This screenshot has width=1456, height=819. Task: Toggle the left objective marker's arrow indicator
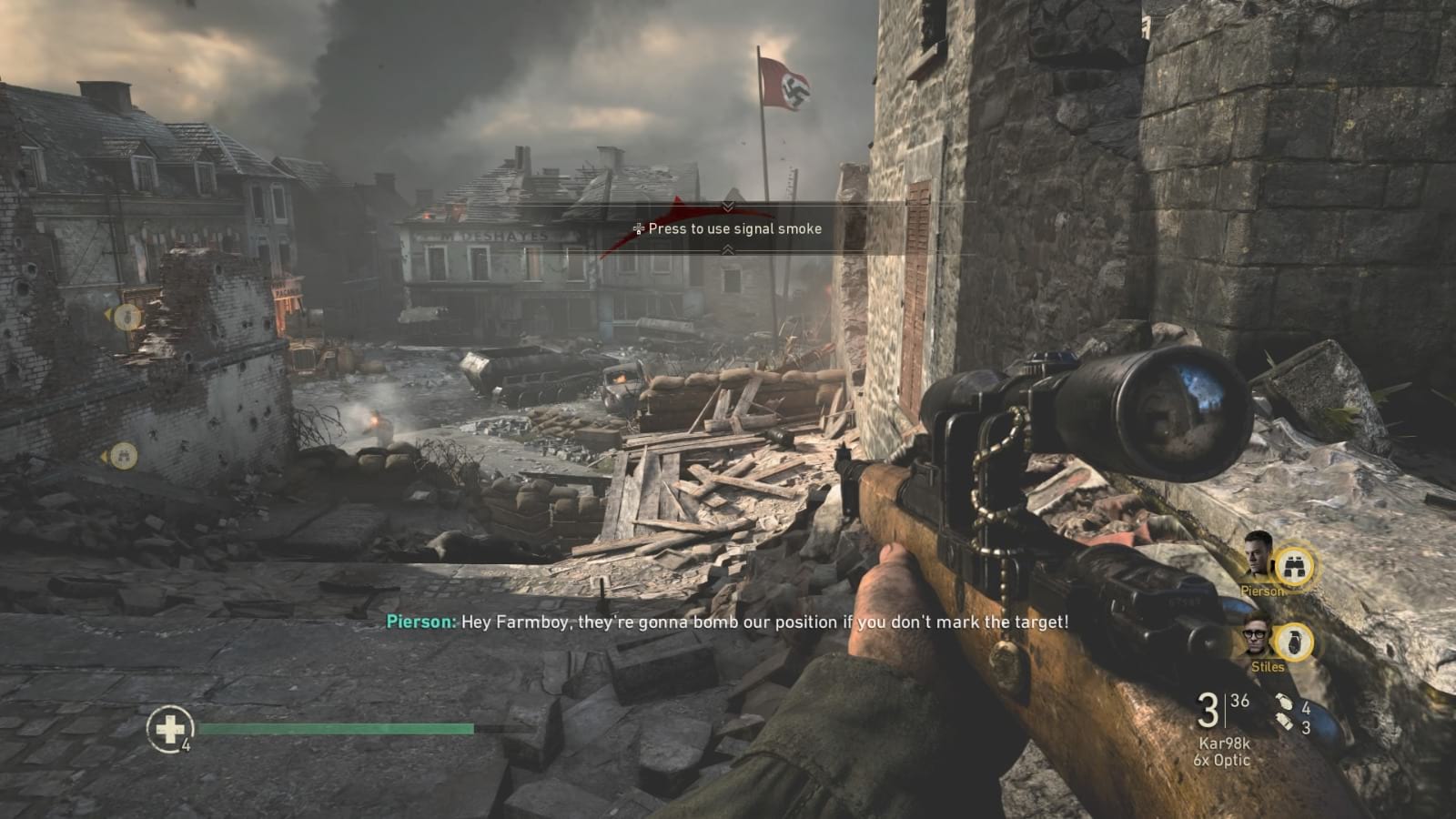pyautogui.click(x=108, y=314)
